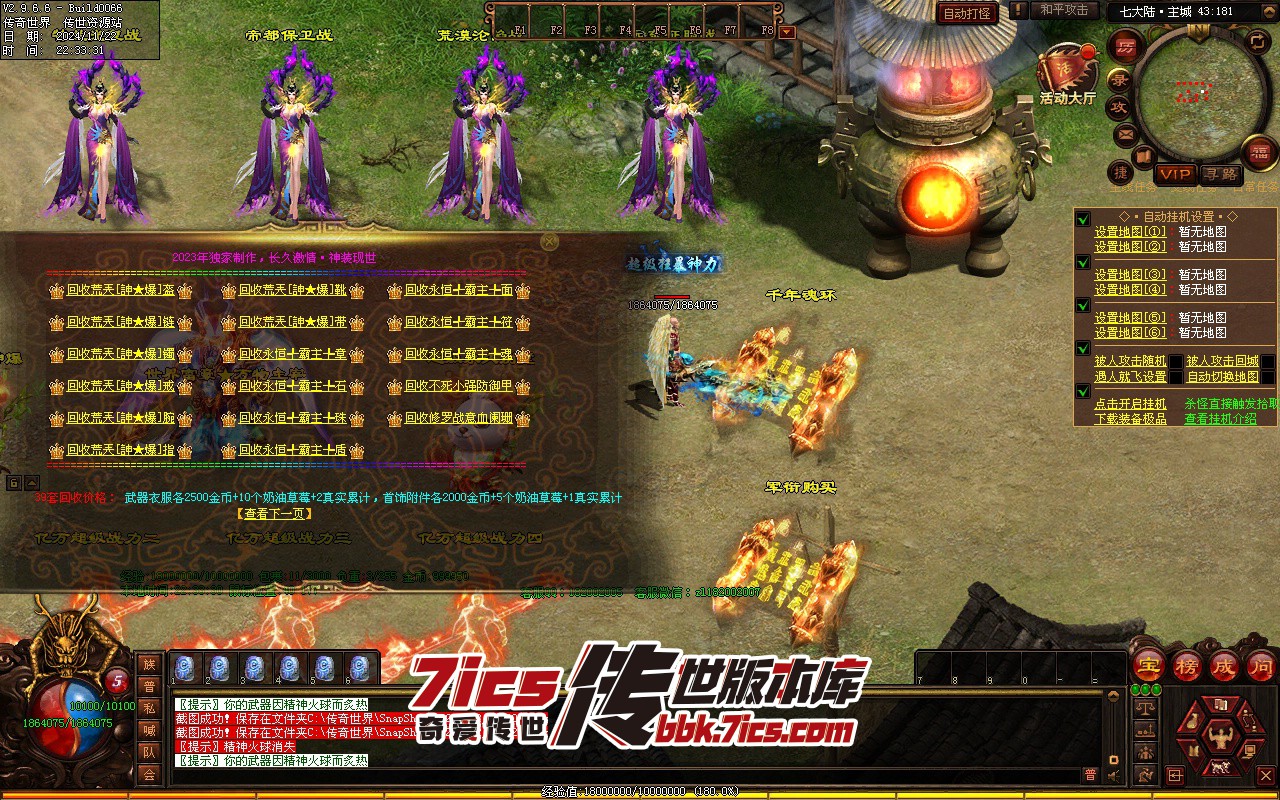Open the mail envelope icon
The height and width of the screenshot is (800, 1280).
click(1126, 134)
